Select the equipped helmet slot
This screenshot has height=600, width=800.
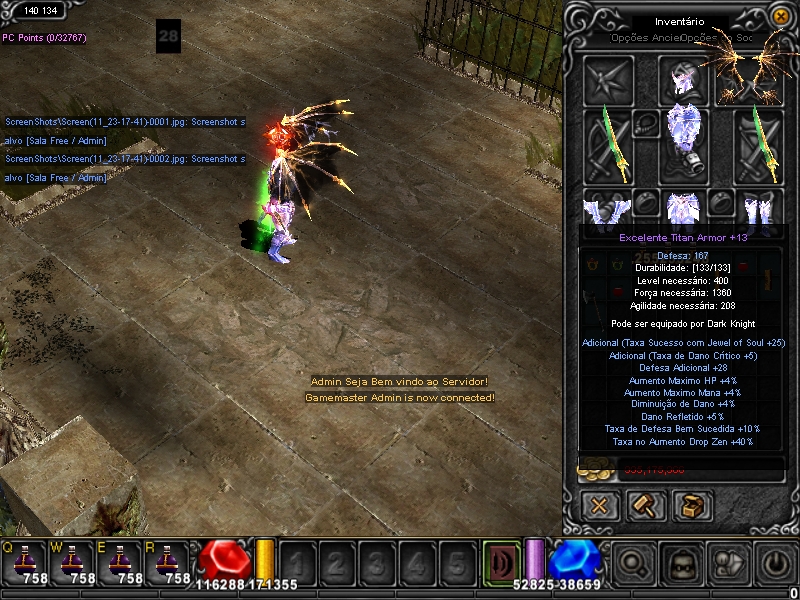(682, 78)
